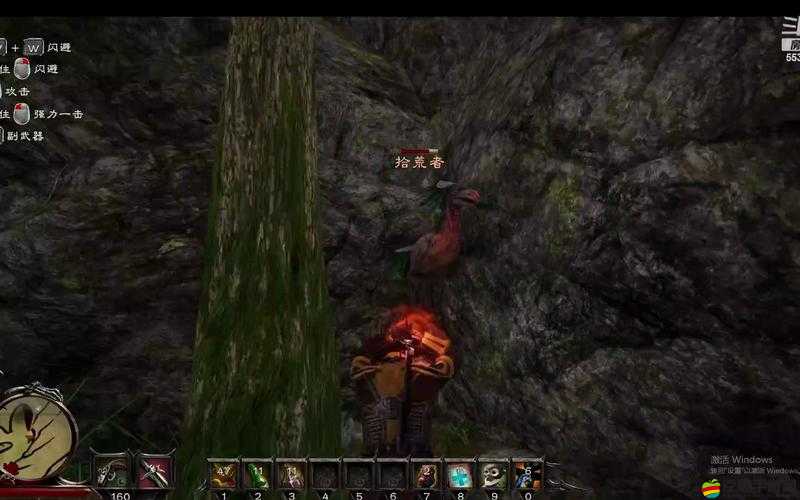This screenshot has width=800, height=500.
Task: Click the rainbow apple logo overlay
Action: click(711, 488)
